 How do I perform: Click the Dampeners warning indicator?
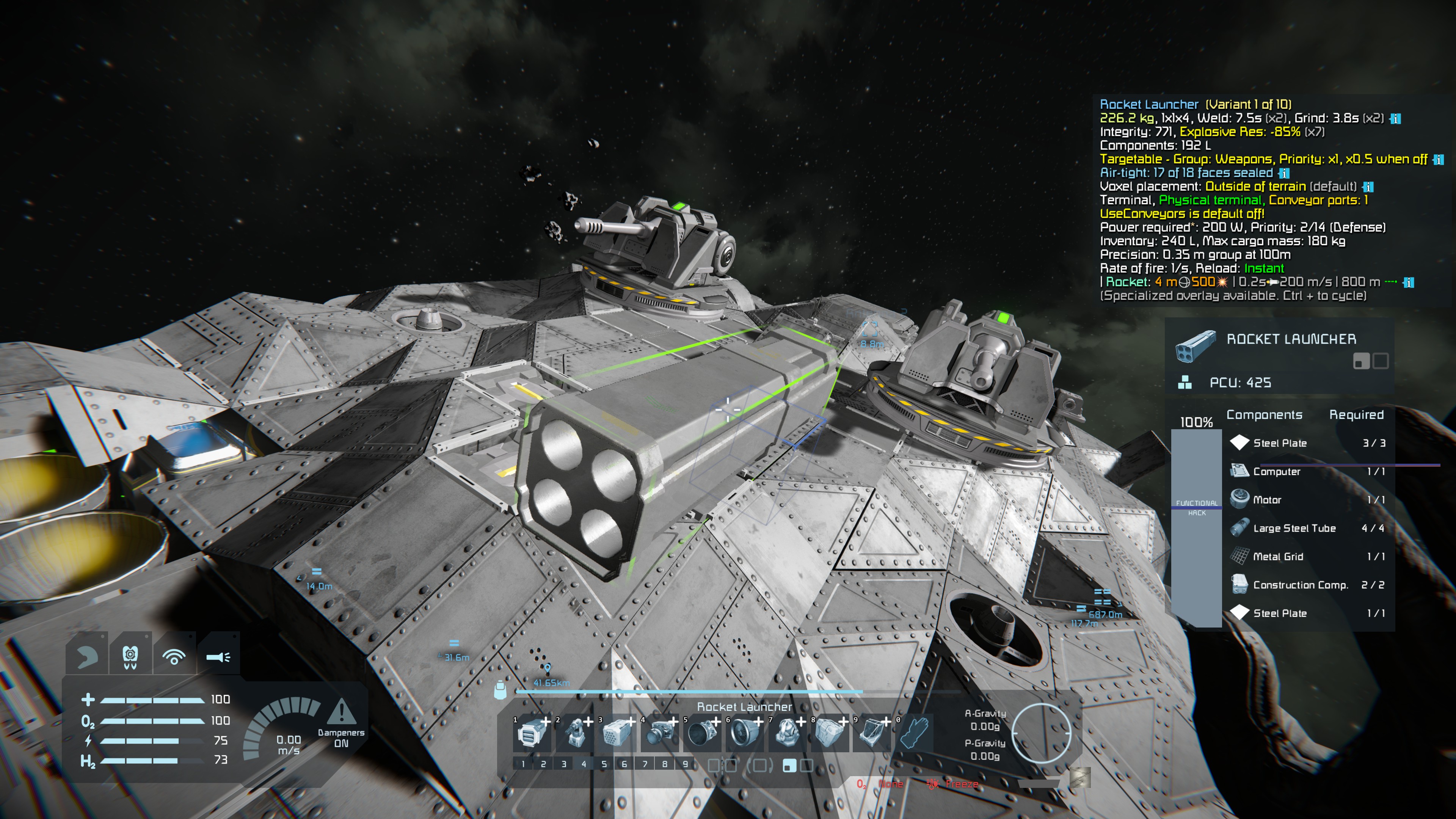[x=341, y=712]
